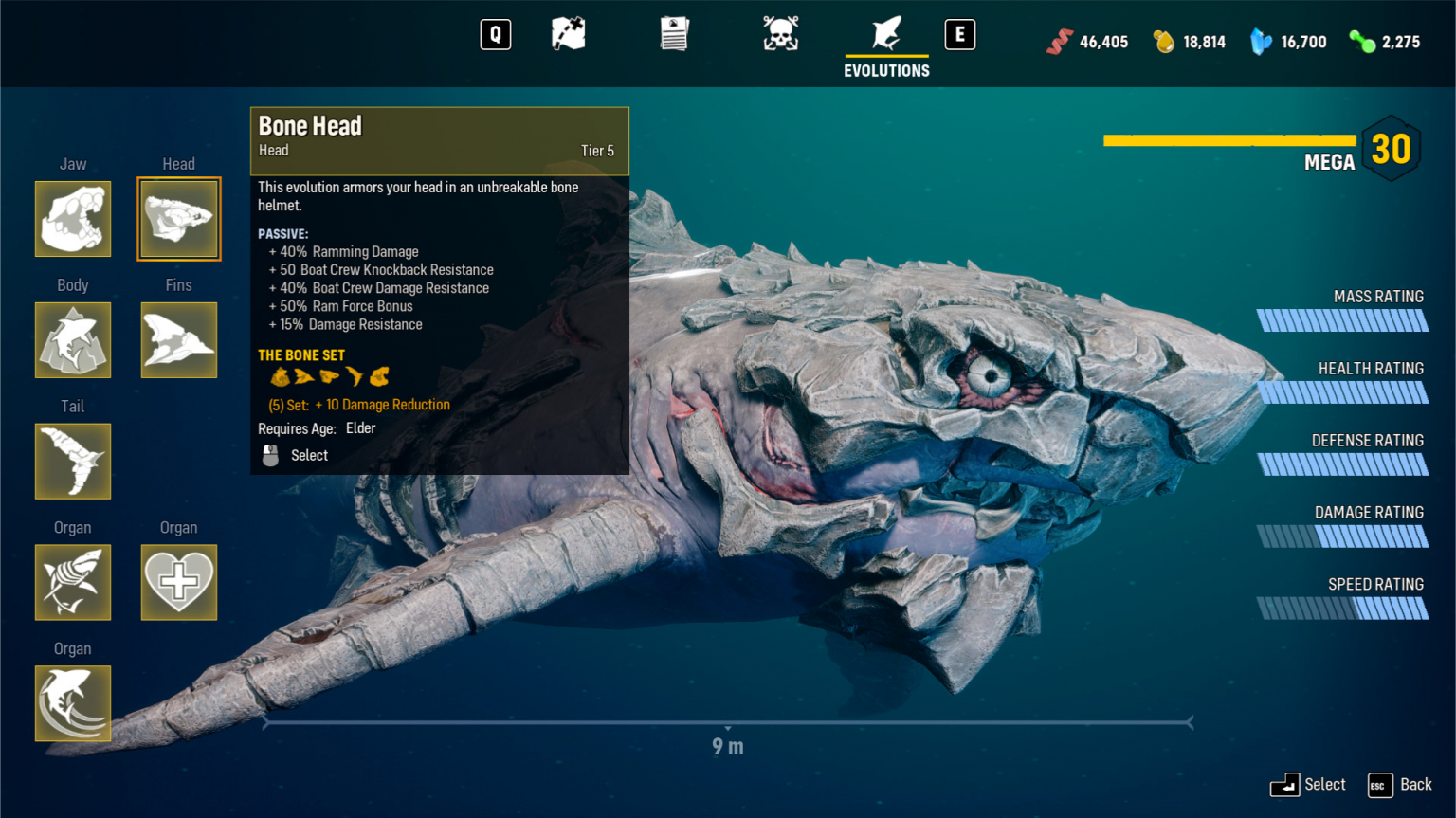Select the Jaw evolution slot

73,219
